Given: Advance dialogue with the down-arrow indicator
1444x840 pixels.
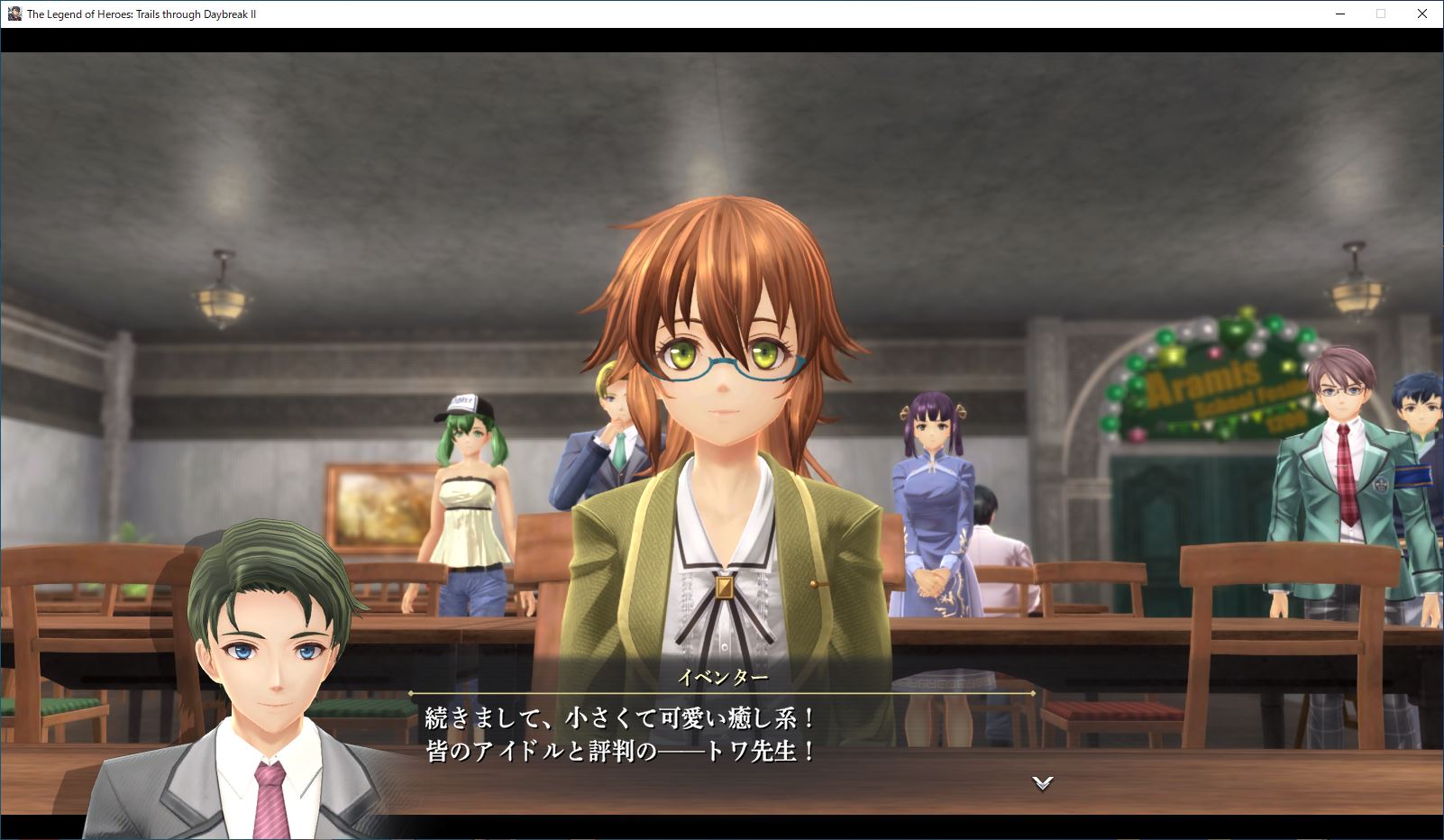Looking at the screenshot, I should click(1043, 782).
